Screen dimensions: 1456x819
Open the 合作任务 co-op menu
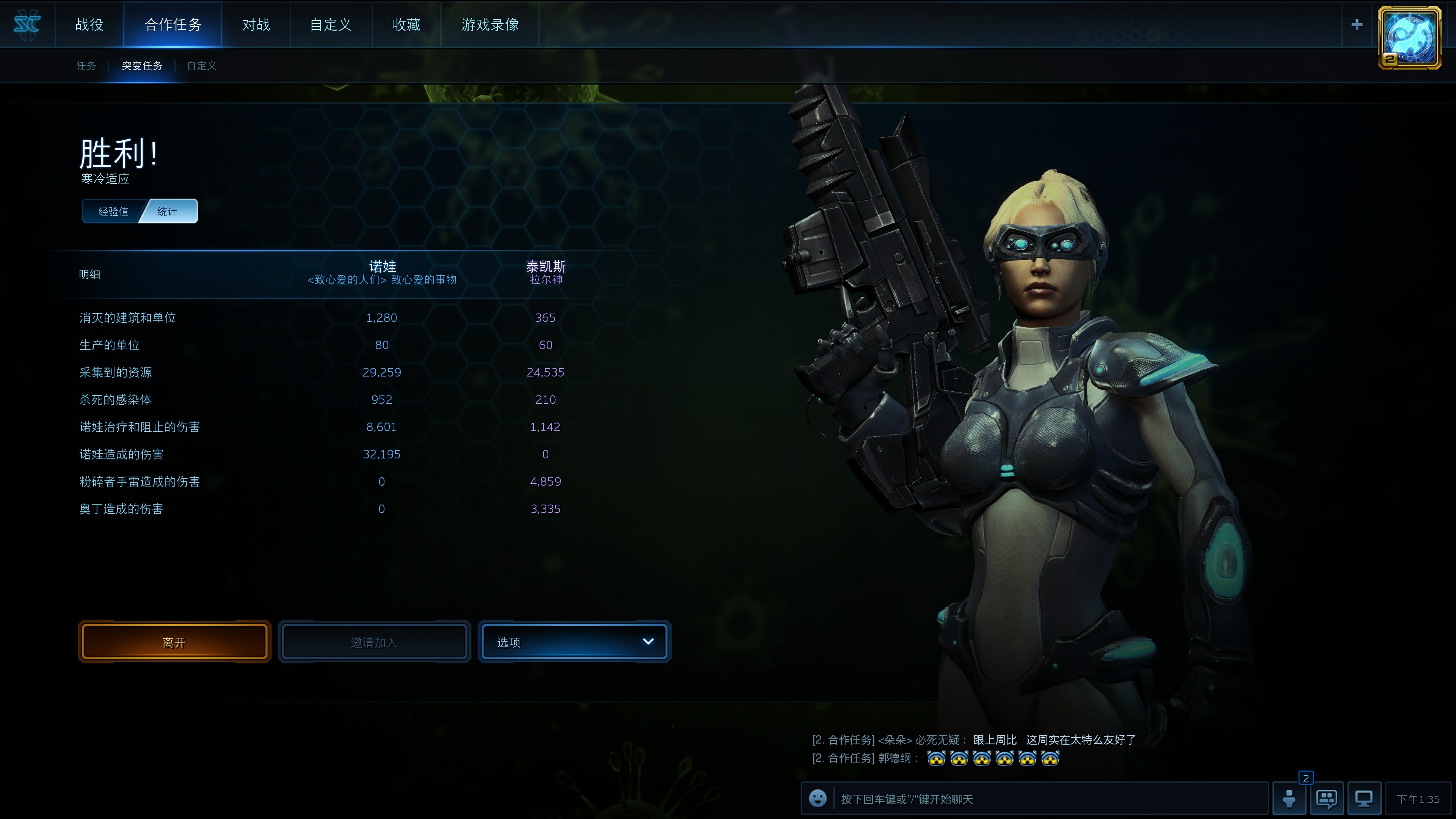coord(173,24)
